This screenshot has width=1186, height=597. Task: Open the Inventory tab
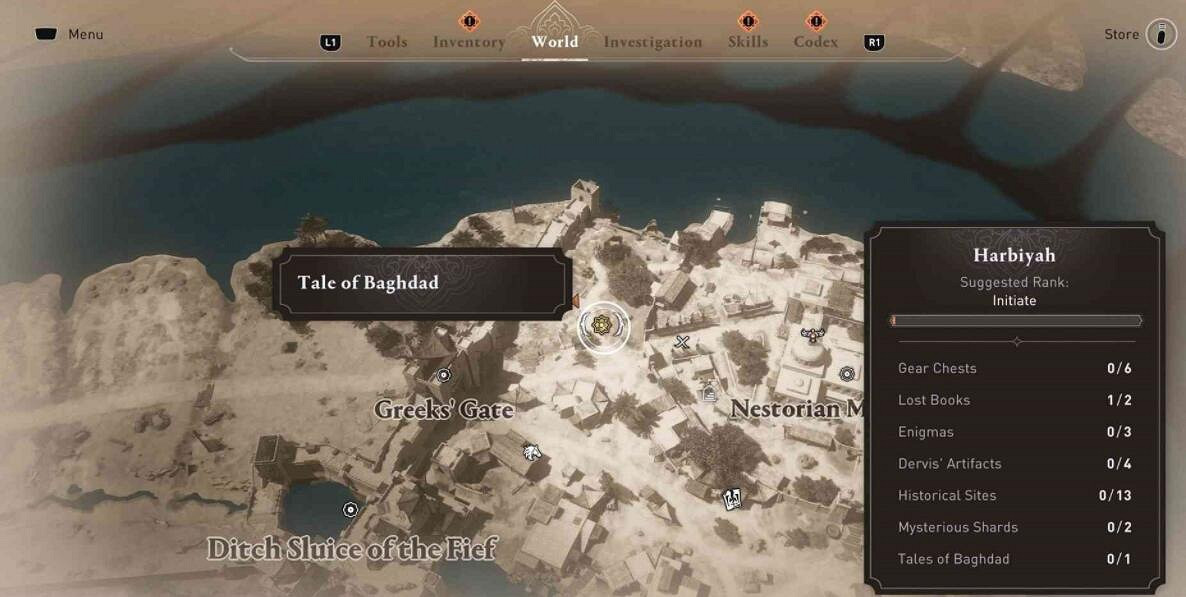tap(468, 42)
